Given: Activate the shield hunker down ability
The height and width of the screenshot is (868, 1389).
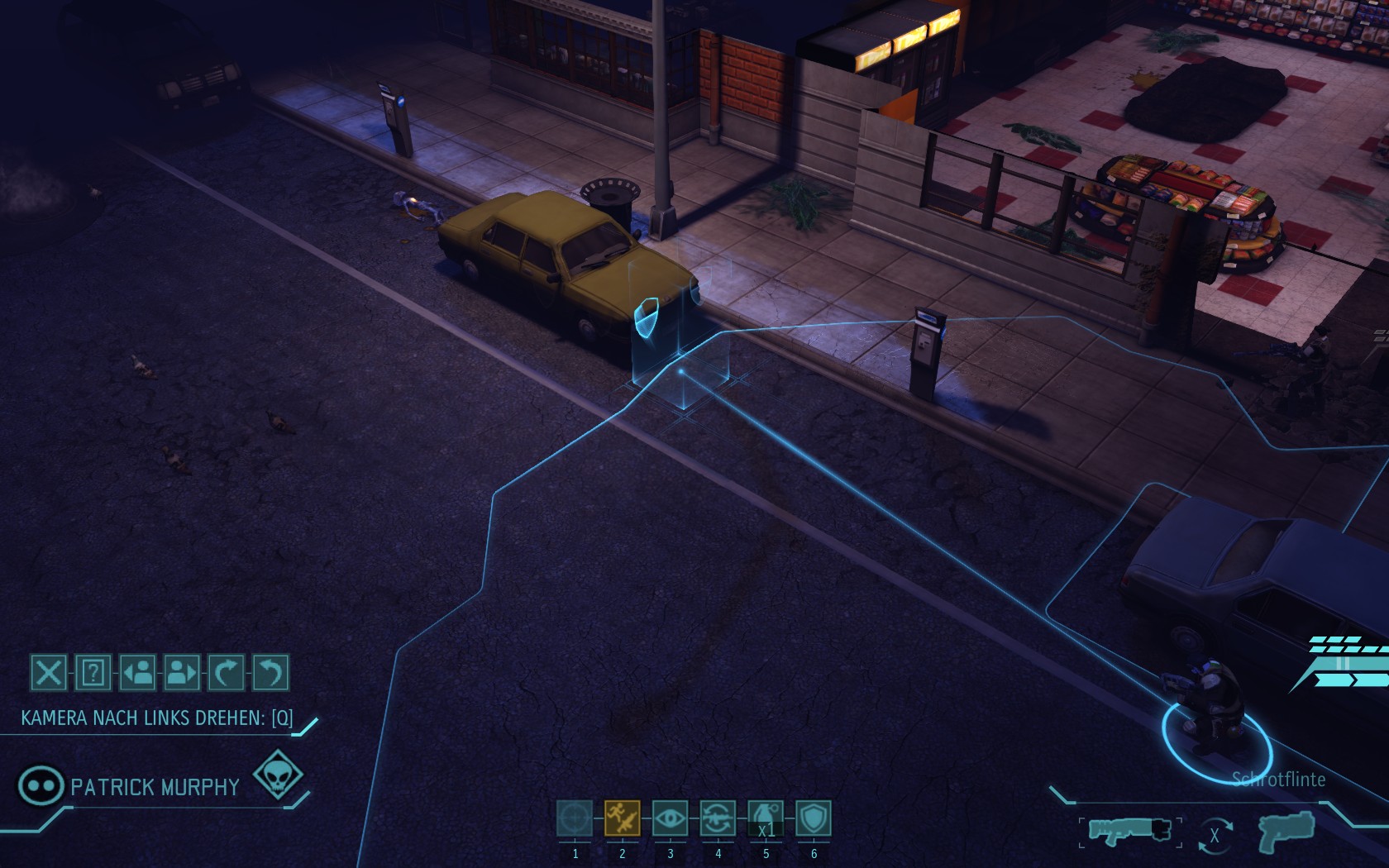Looking at the screenshot, I should 814,818.
